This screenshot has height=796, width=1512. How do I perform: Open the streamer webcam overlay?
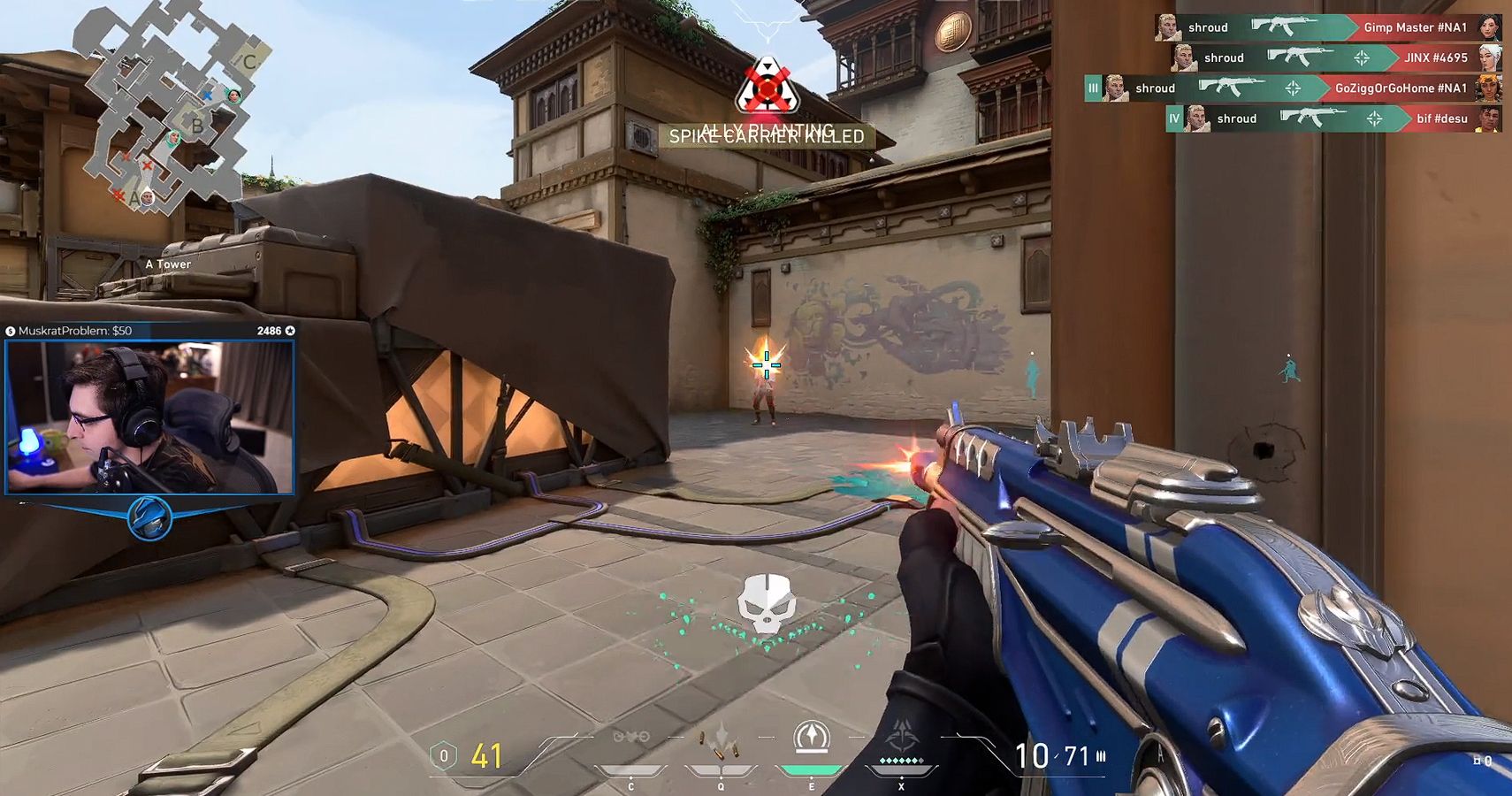coord(149,417)
